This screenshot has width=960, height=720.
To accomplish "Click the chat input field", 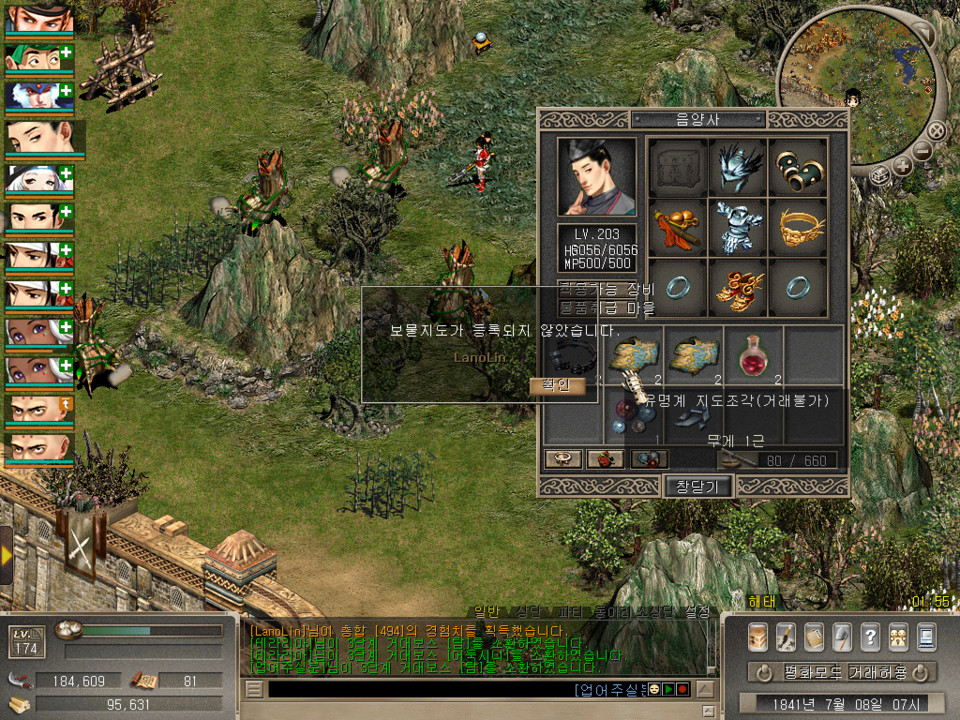I will click(x=420, y=690).
